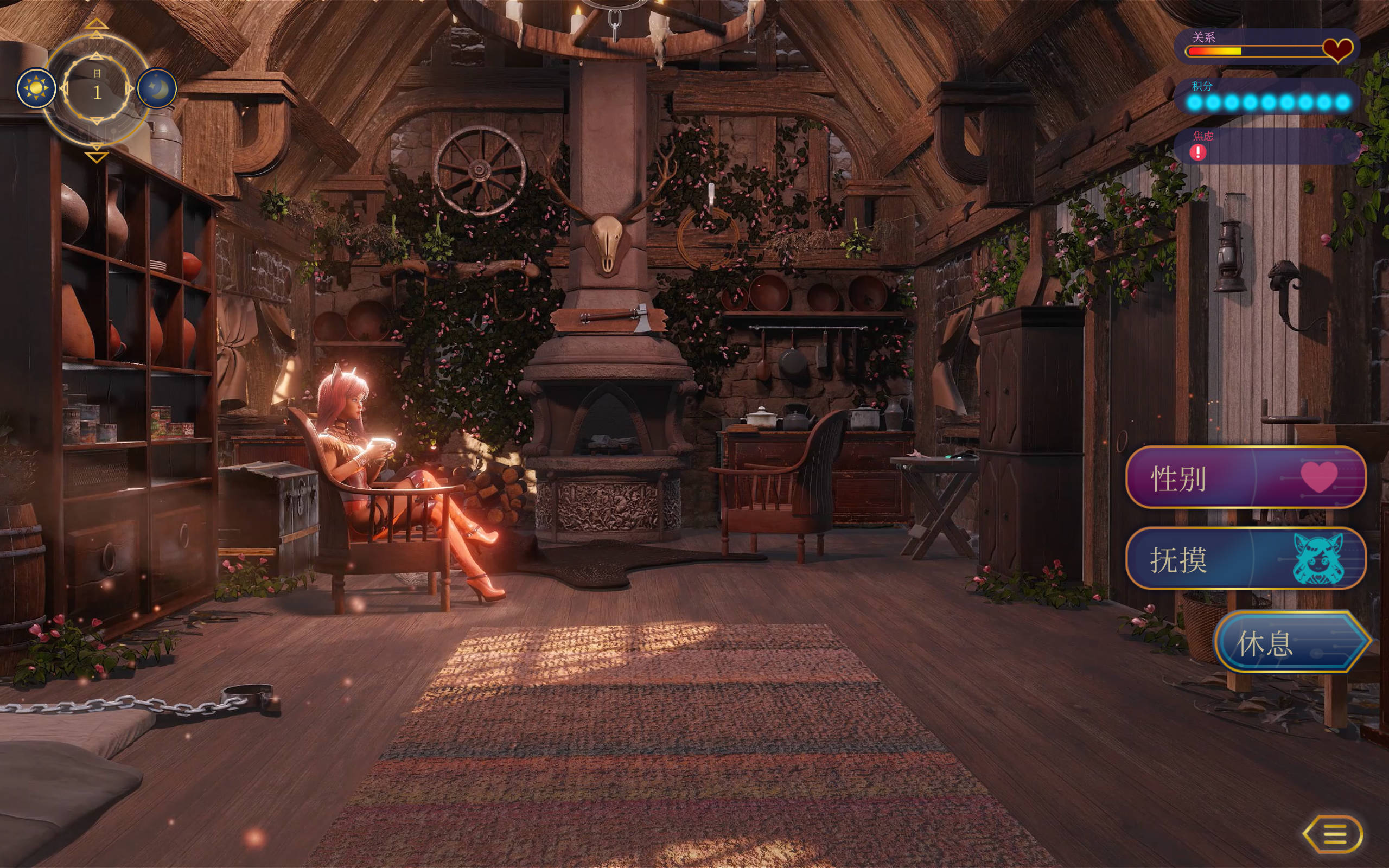Select the 抚摸 action button
Screen dimensions: 1389x868
(x=1246, y=559)
